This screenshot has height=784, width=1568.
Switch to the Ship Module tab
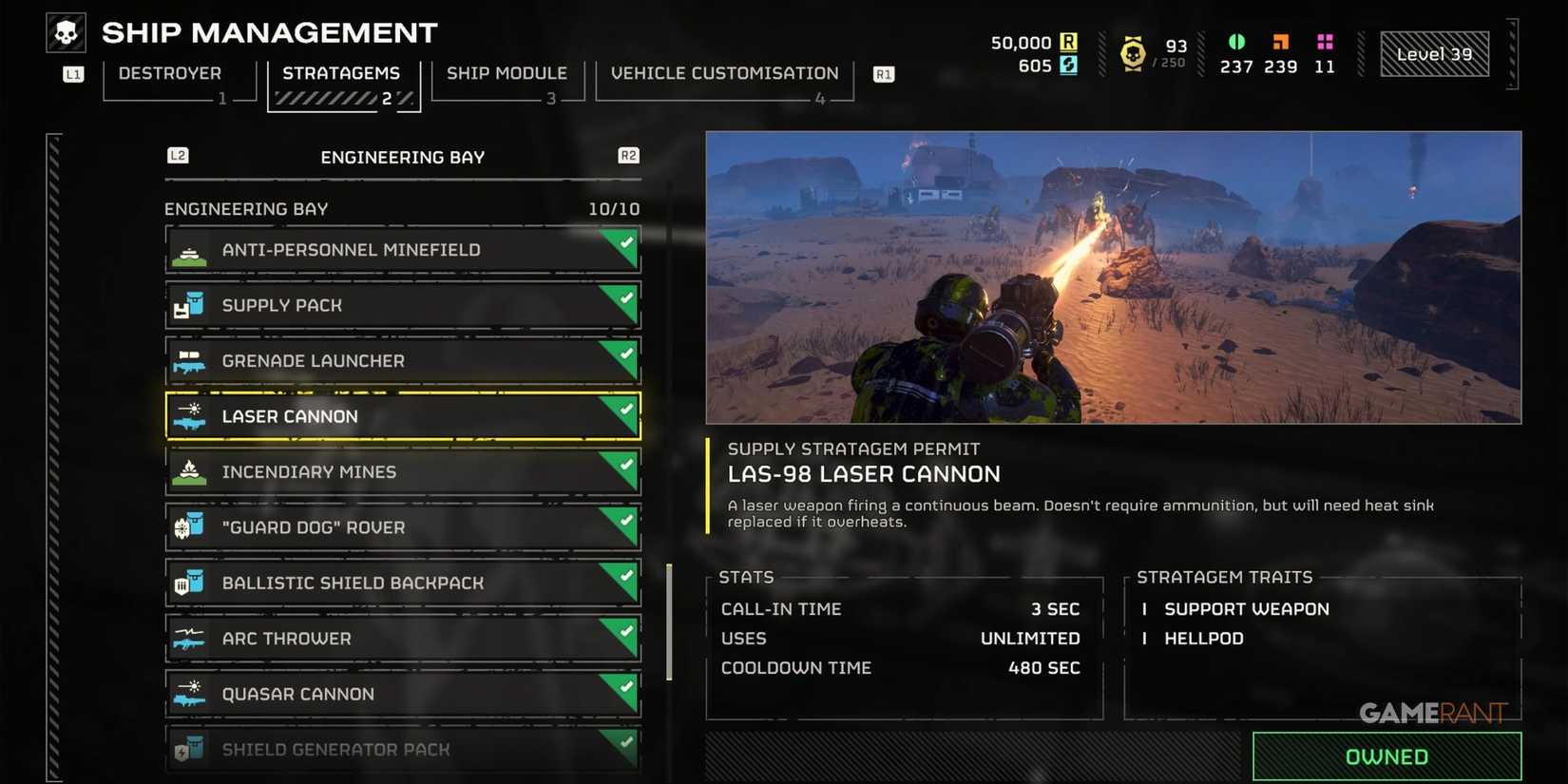pyautogui.click(x=507, y=72)
